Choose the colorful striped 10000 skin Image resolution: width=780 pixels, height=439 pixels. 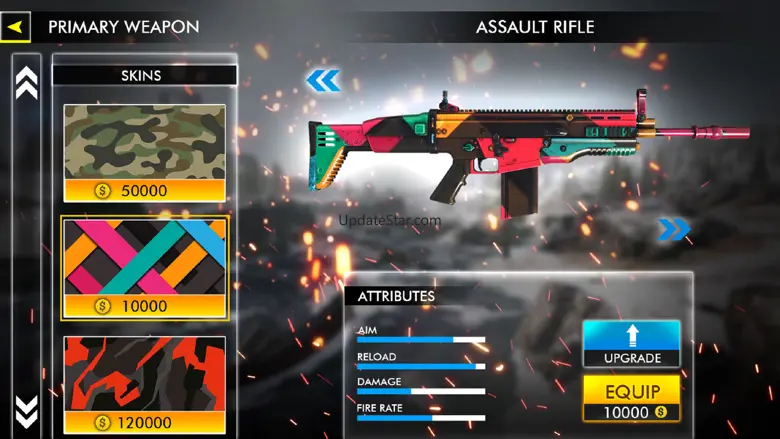(144, 267)
